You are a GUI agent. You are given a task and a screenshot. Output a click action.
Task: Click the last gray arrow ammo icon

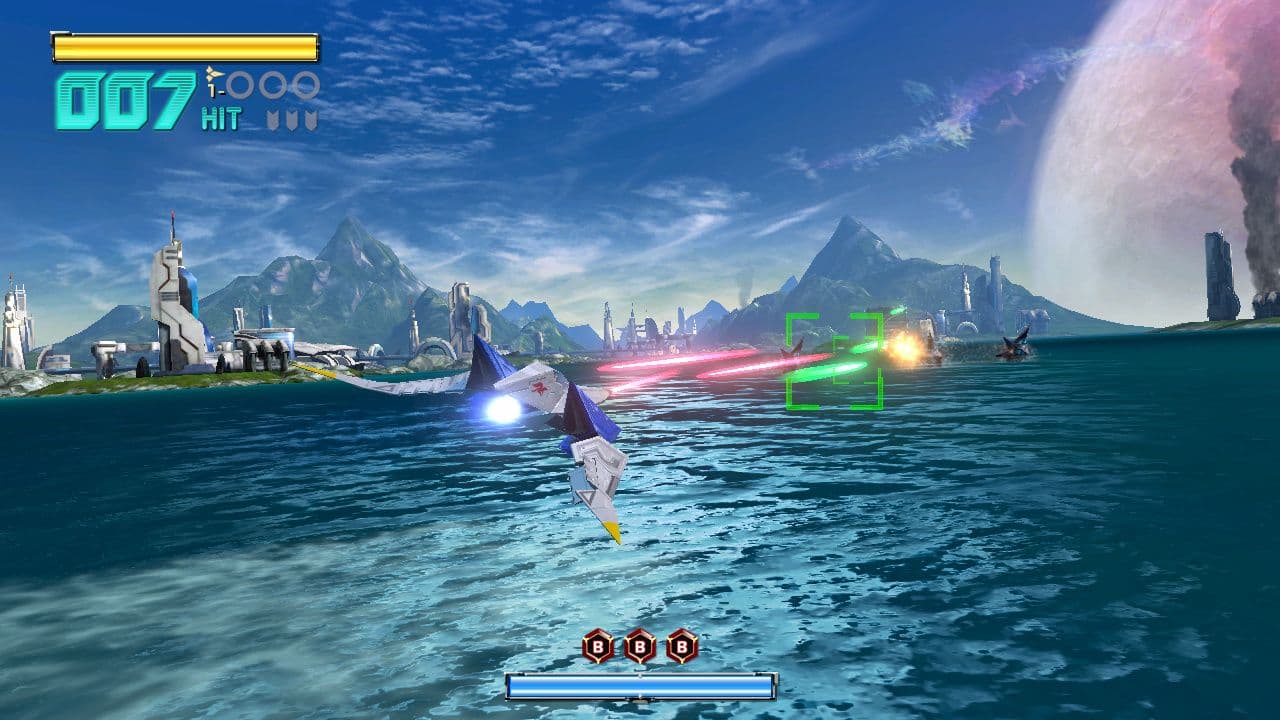tap(312, 117)
